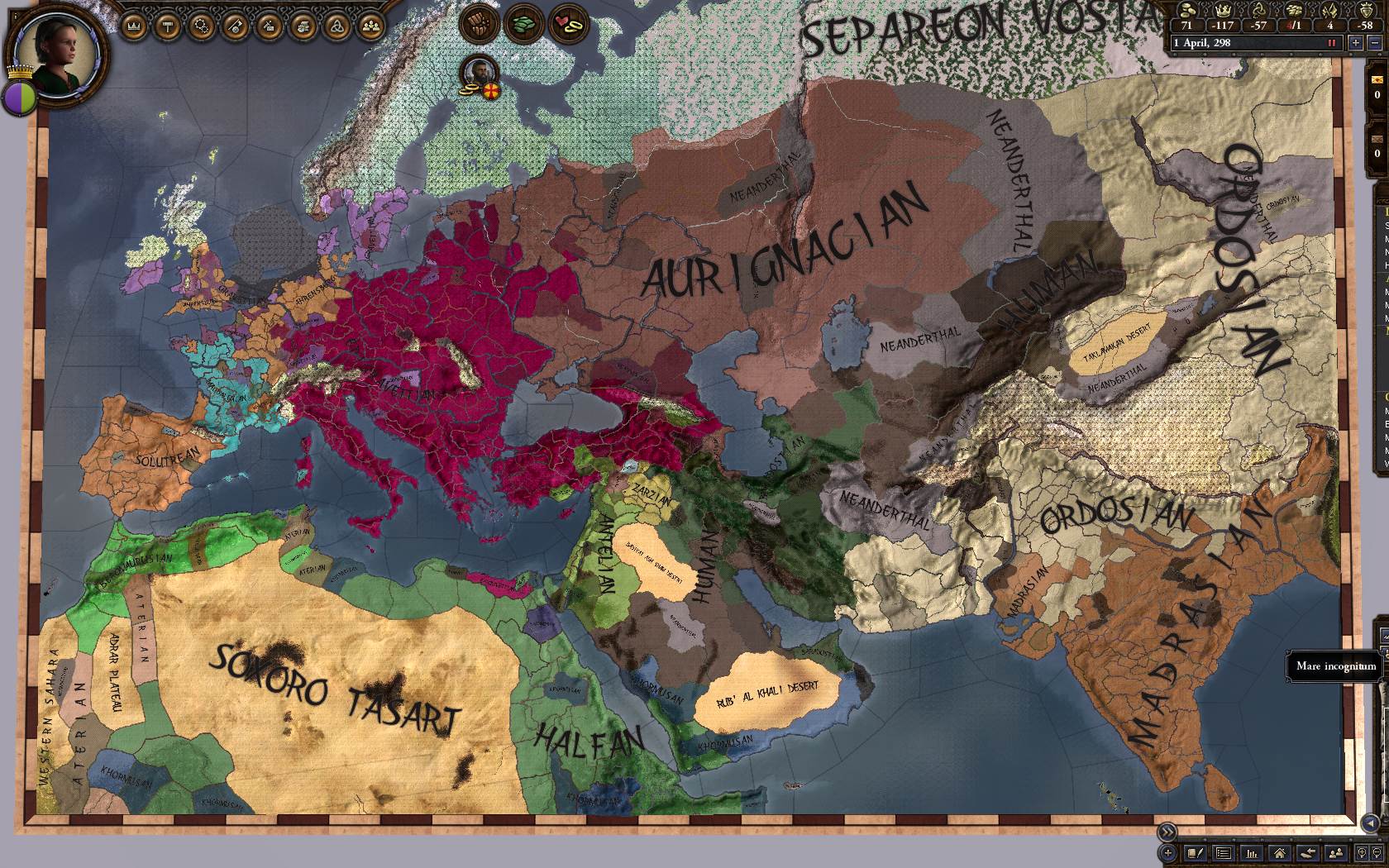Viewport: 1389px width, 868px height.
Task: Pause the game with the date bar pause button
Action: 1332,43
